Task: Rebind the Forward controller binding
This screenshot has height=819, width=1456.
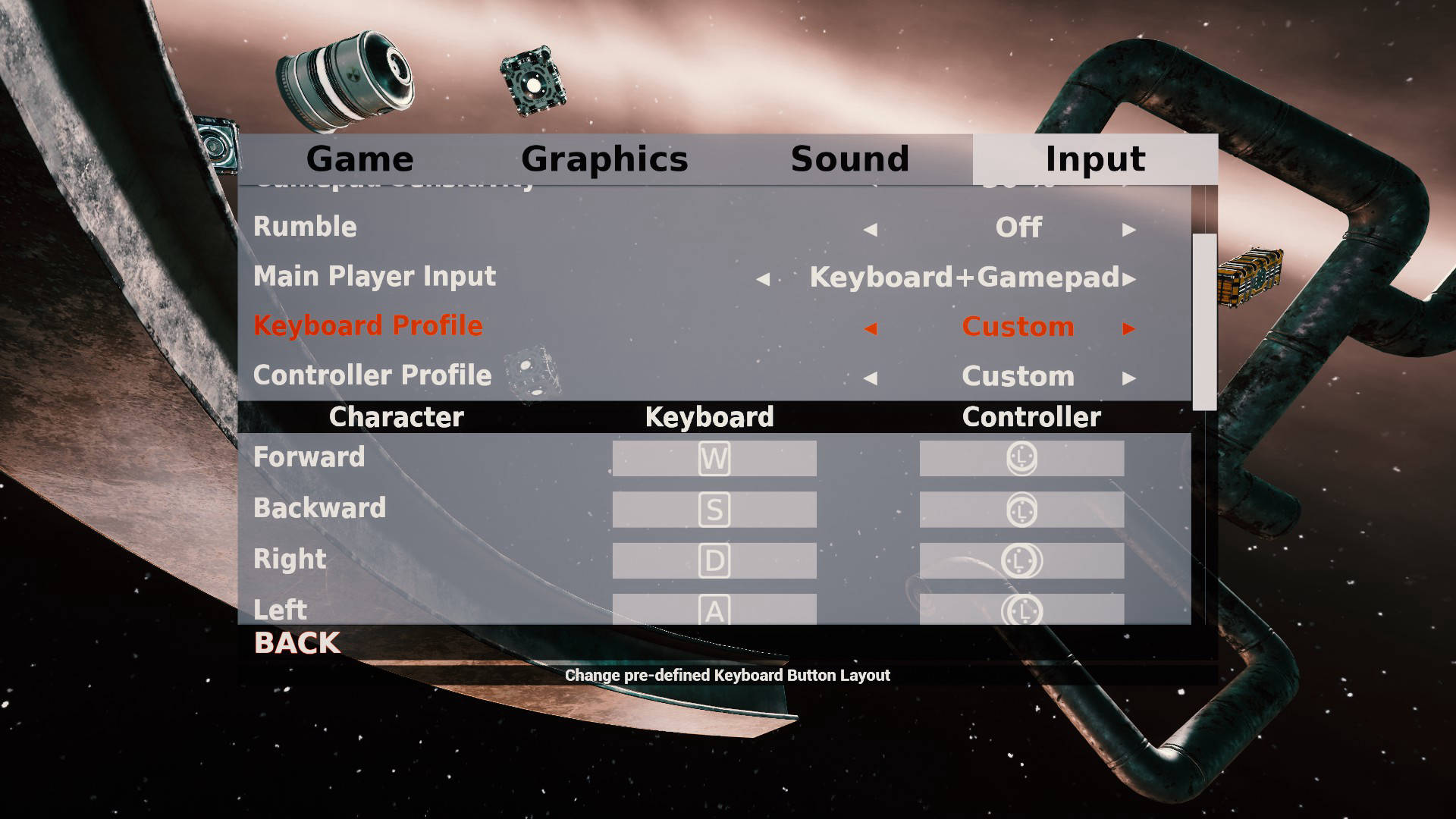Action: coord(1021,459)
